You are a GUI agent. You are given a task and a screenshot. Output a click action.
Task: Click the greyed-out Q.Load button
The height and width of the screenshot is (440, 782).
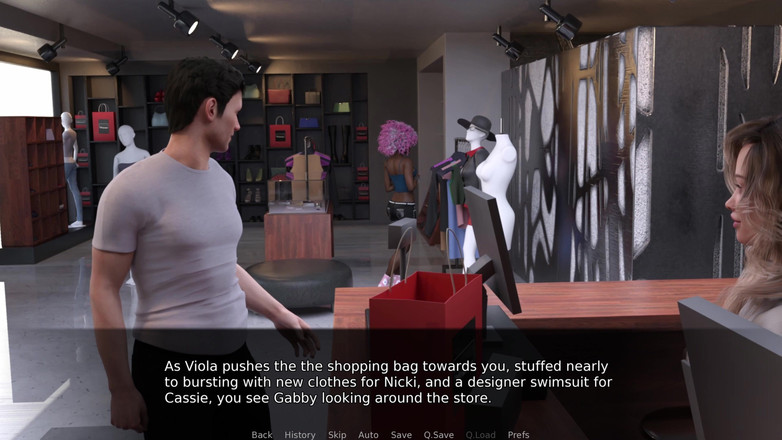click(x=480, y=435)
